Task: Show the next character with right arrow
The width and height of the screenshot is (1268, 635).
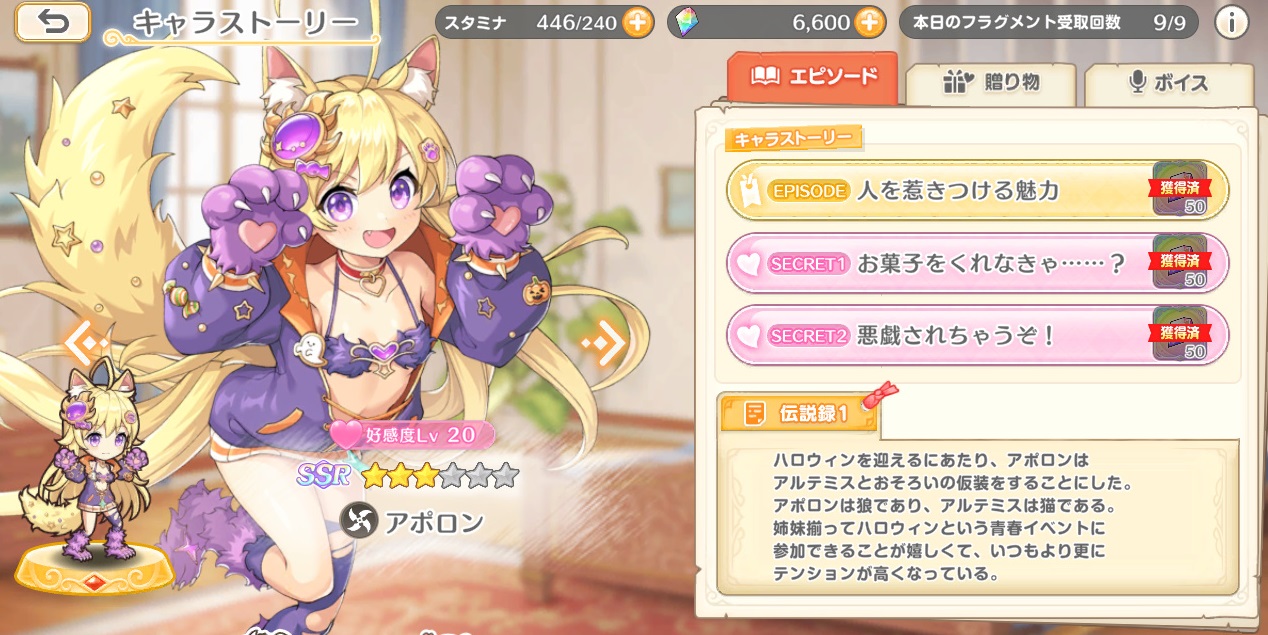Action: click(x=605, y=343)
